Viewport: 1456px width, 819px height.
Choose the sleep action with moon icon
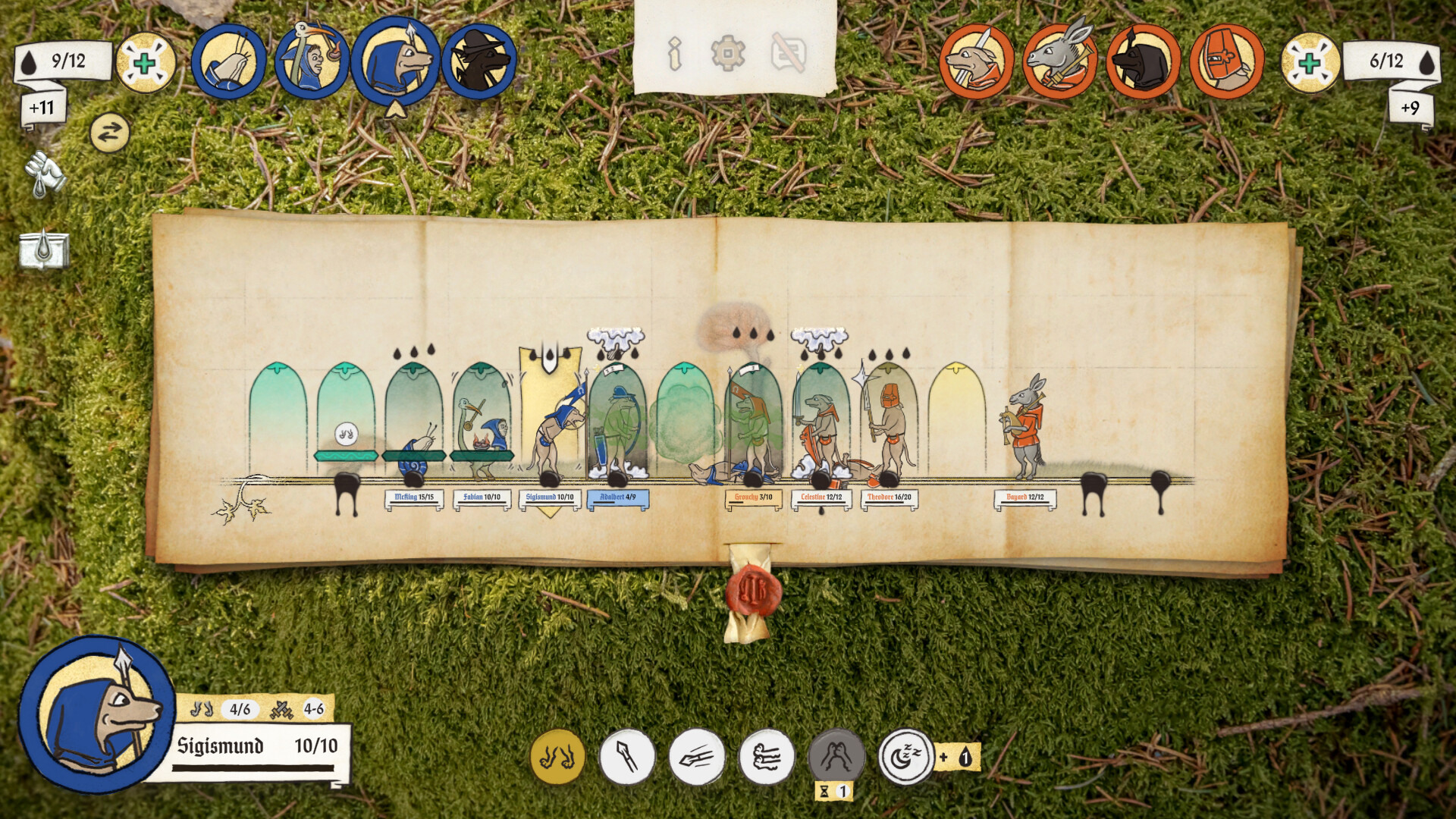(x=906, y=757)
